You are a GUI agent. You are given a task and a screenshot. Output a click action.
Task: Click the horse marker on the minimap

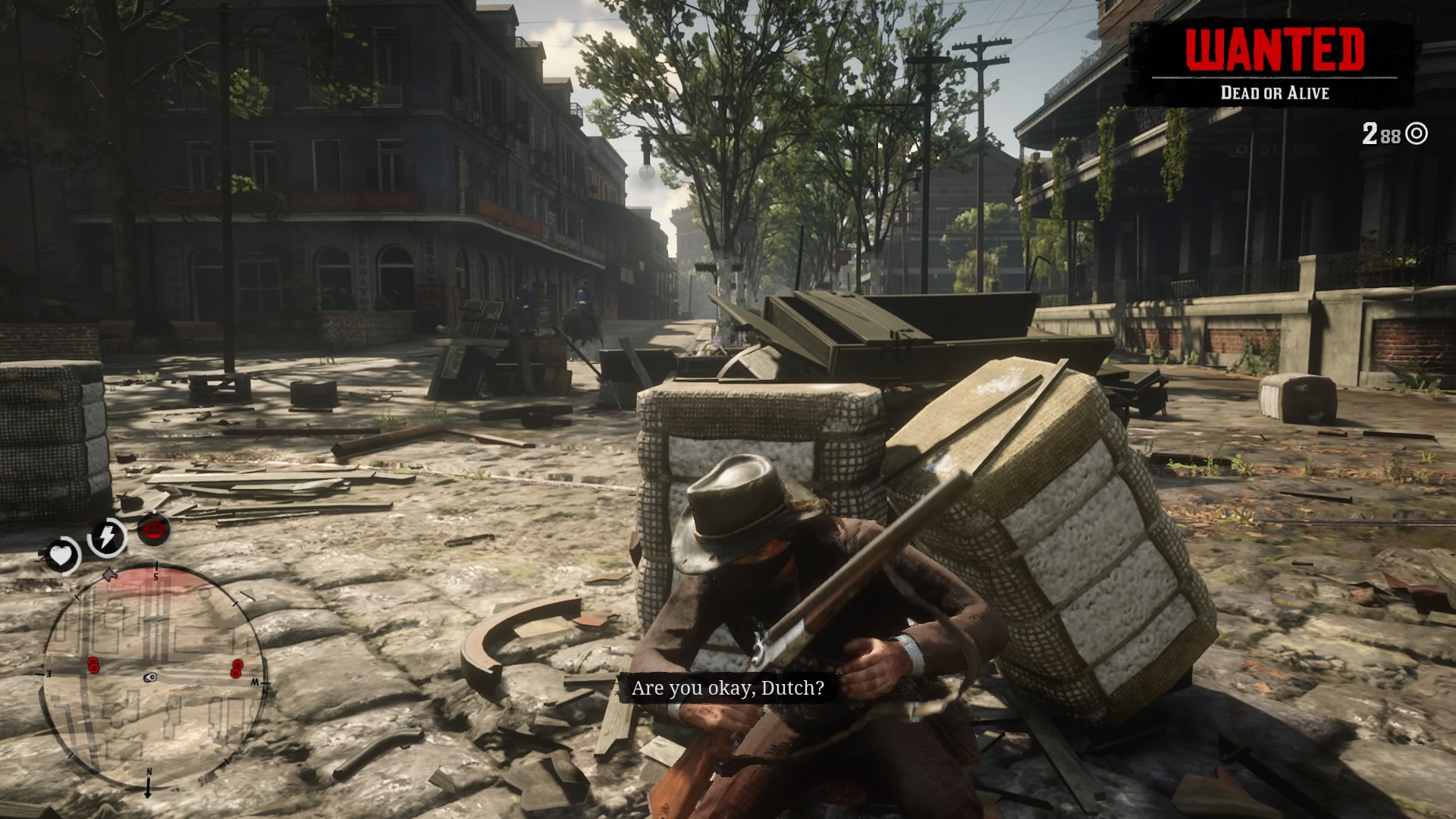(x=110, y=574)
